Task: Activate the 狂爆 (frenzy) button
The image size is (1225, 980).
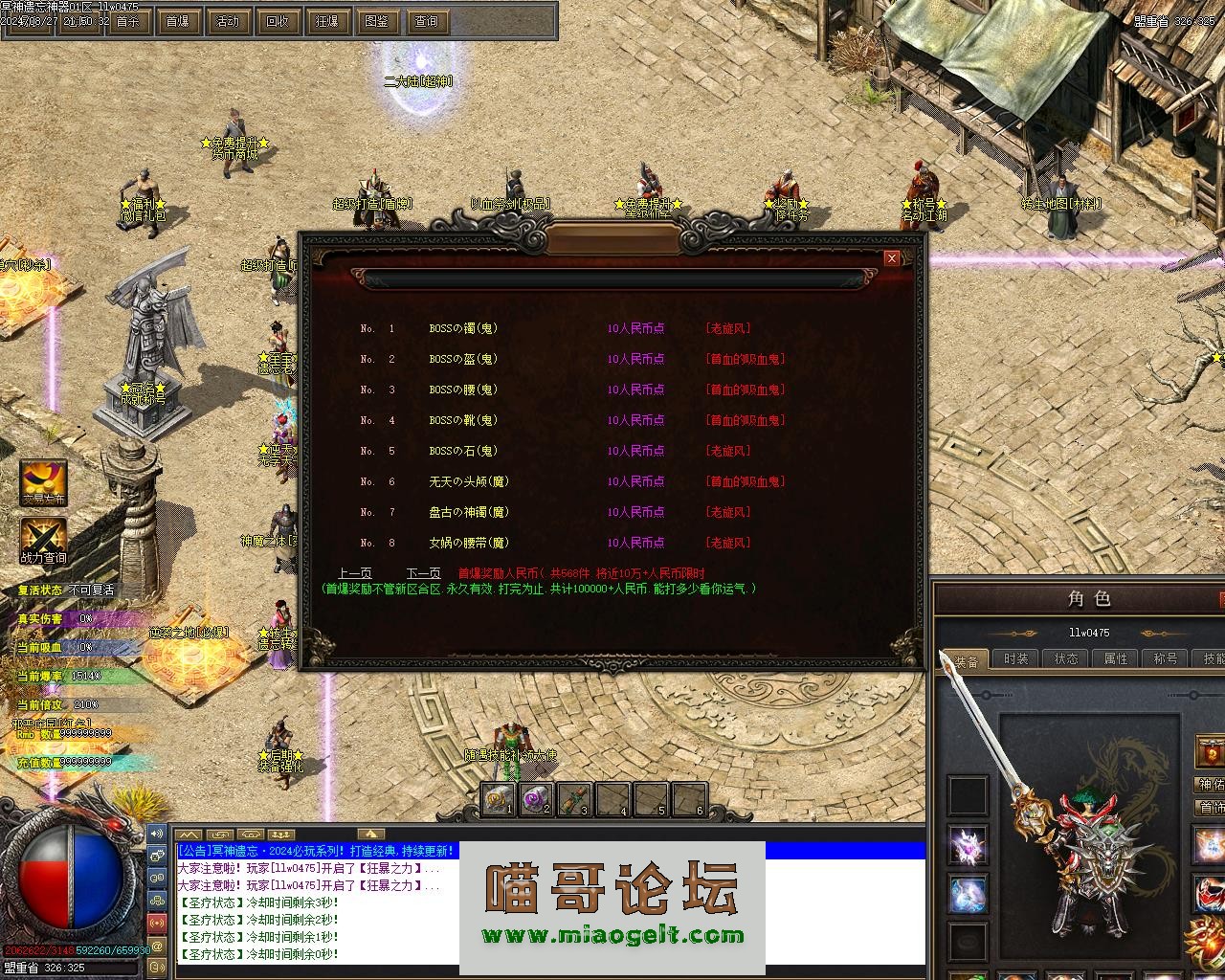Action: pyautogui.click(x=326, y=21)
